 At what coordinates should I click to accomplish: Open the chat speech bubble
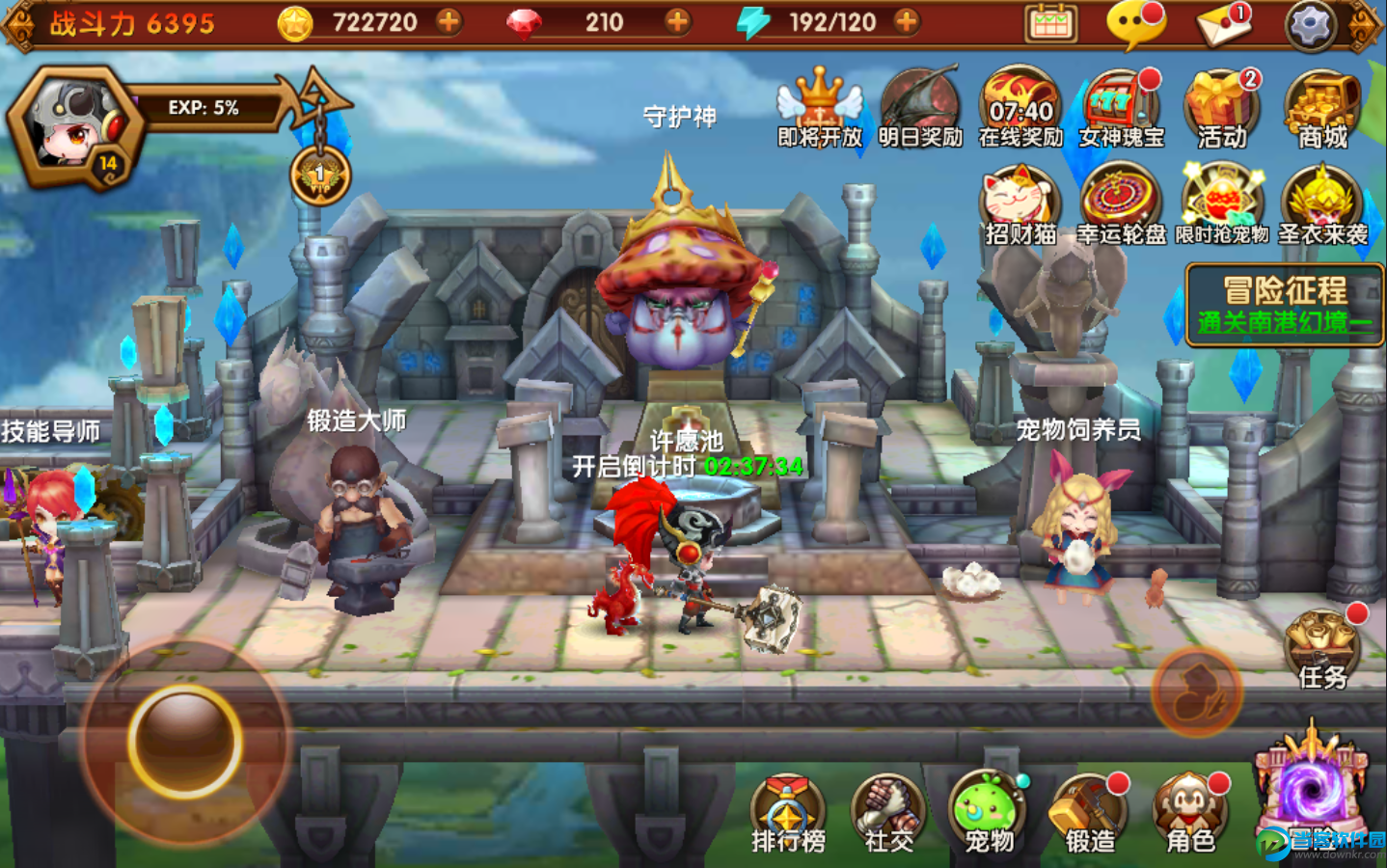point(1136,24)
